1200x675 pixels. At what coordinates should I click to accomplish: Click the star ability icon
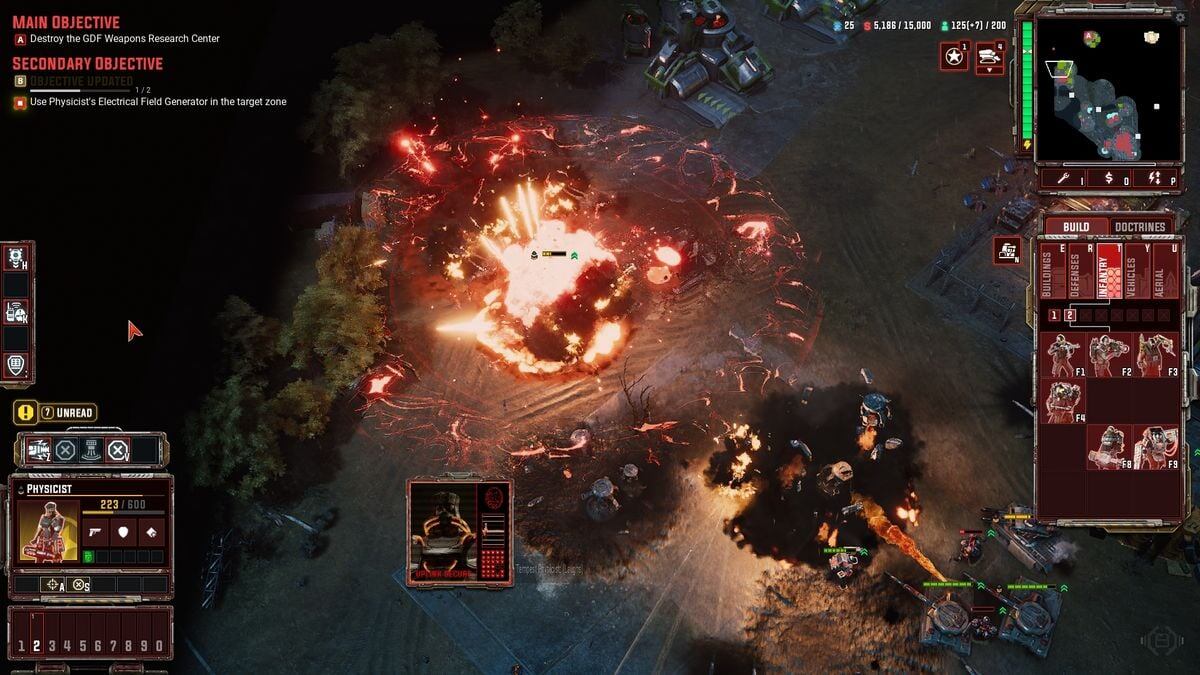click(954, 57)
